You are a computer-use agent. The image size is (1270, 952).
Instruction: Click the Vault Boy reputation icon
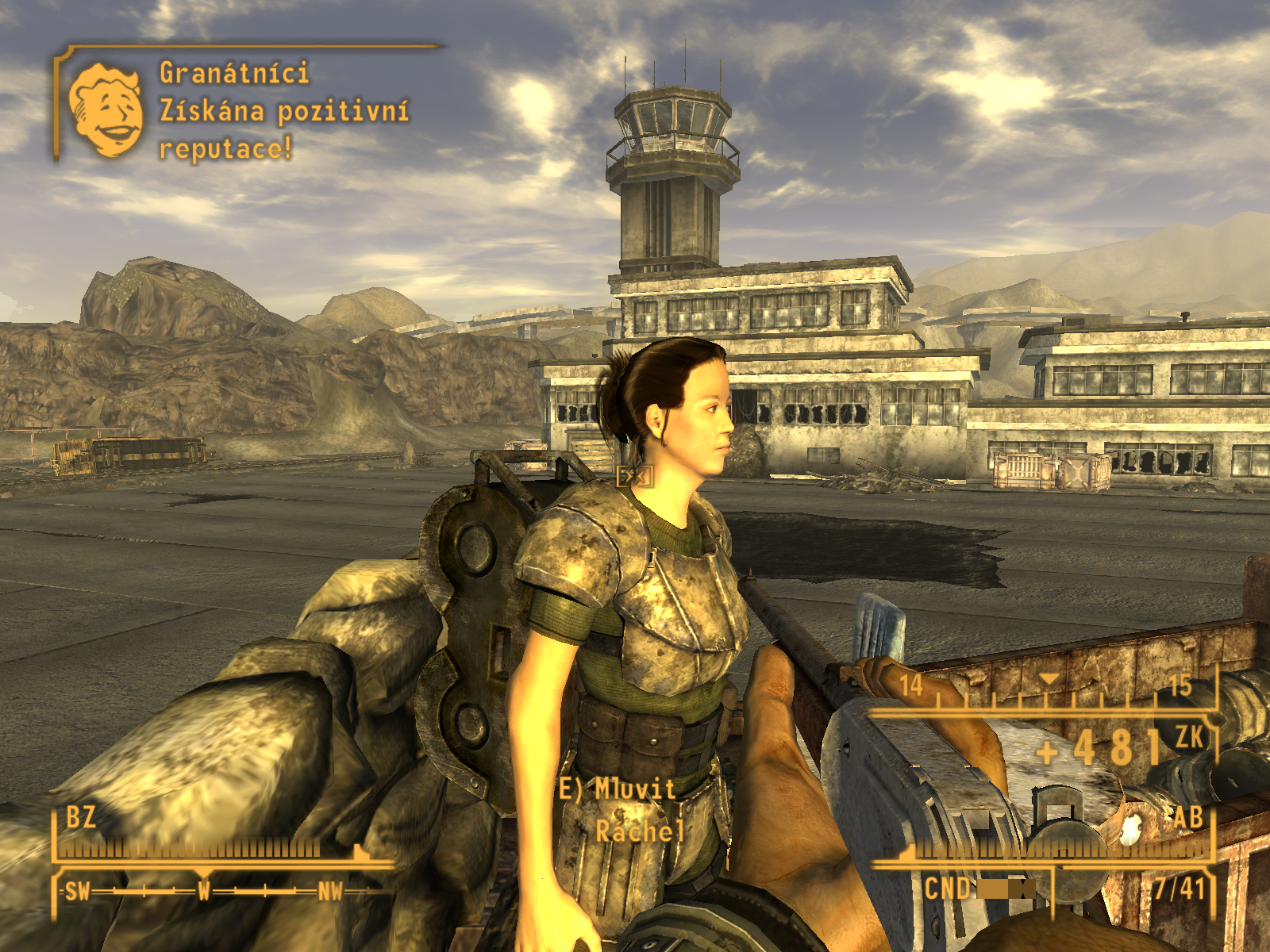tap(106, 109)
